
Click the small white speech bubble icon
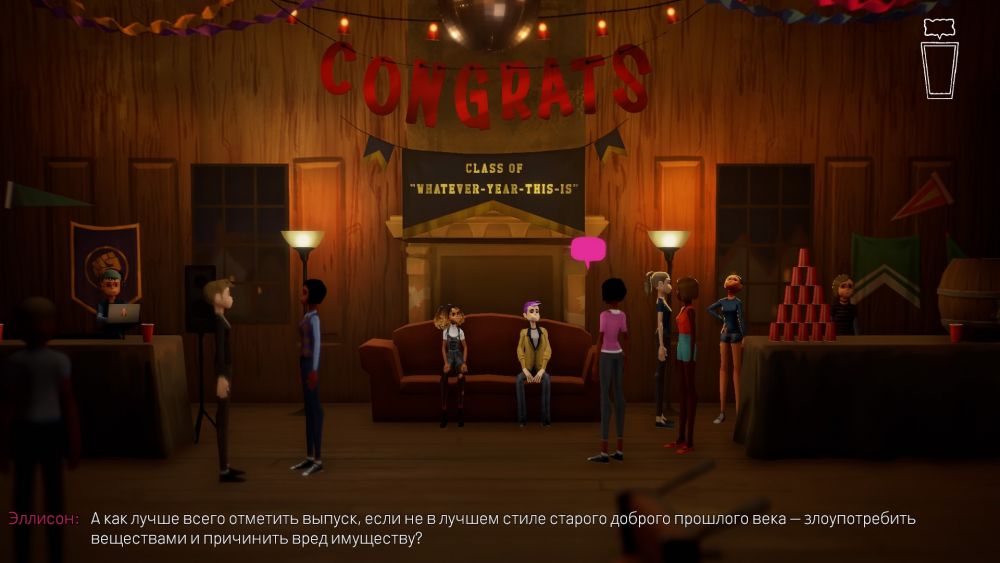point(938,28)
